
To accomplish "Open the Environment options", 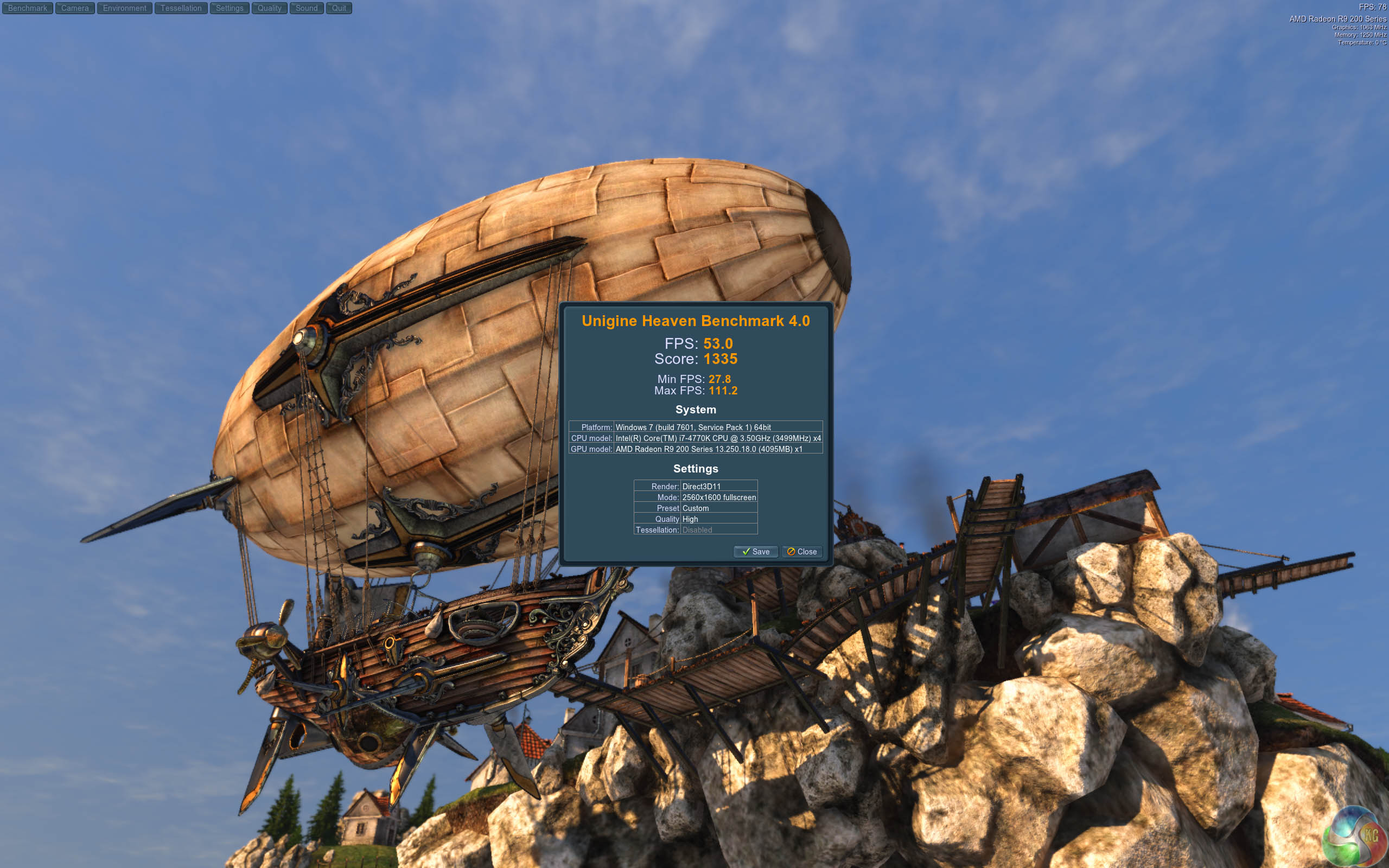I will tap(125, 8).
